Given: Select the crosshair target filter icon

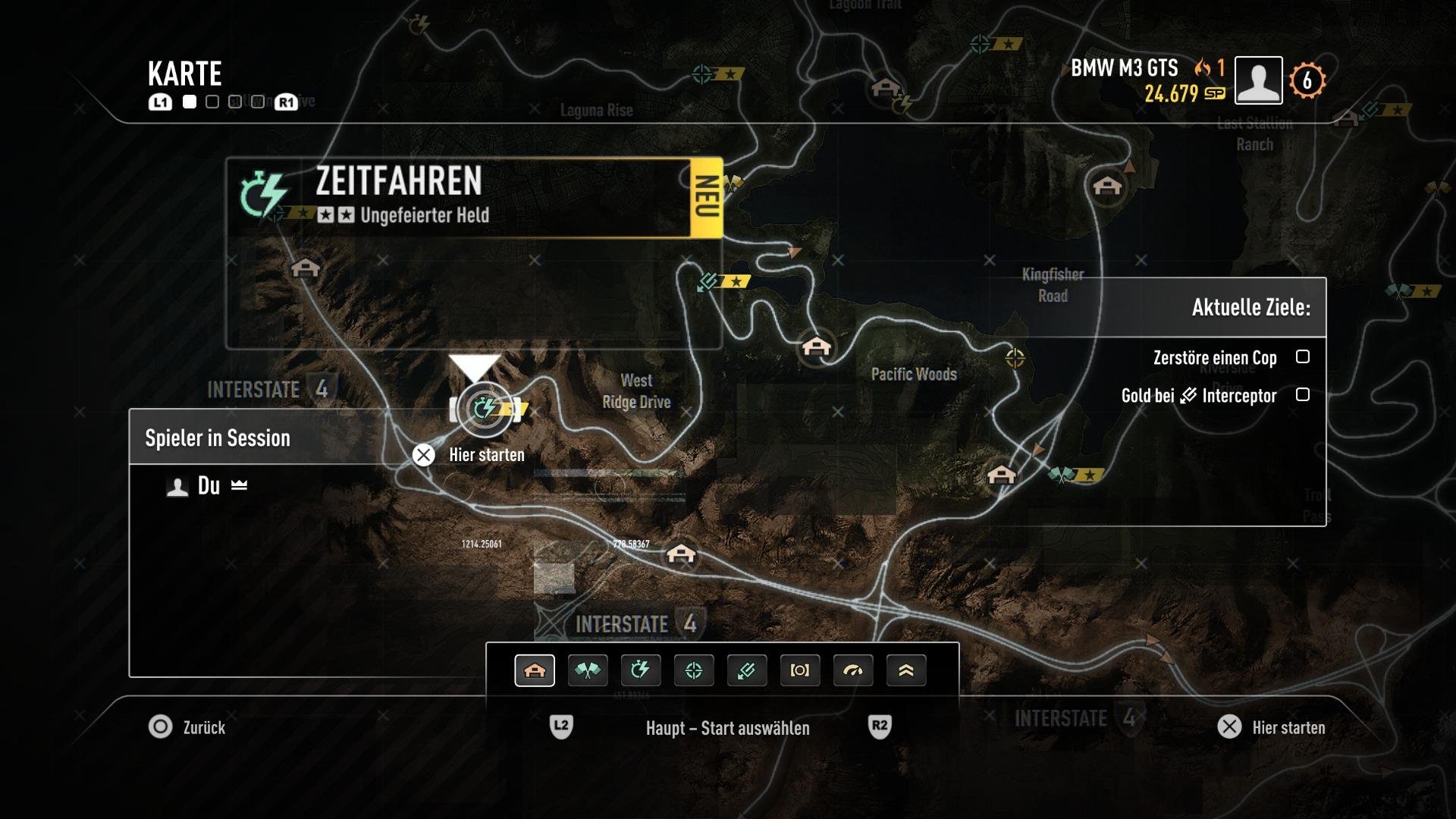Looking at the screenshot, I should pyautogui.click(x=694, y=670).
